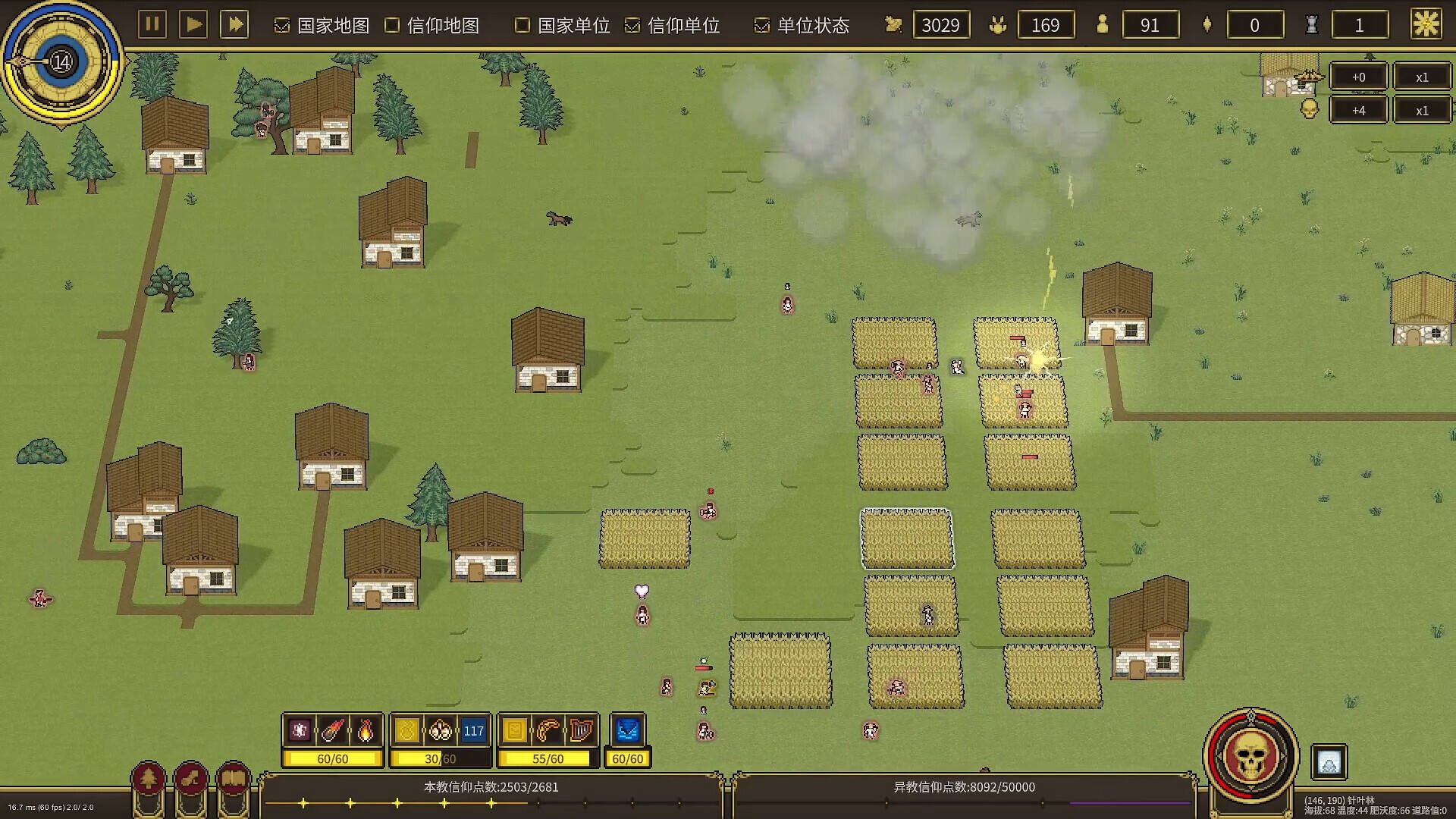Open the book round button
The width and height of the screenshot is (1456, 819).
(234, 779)
